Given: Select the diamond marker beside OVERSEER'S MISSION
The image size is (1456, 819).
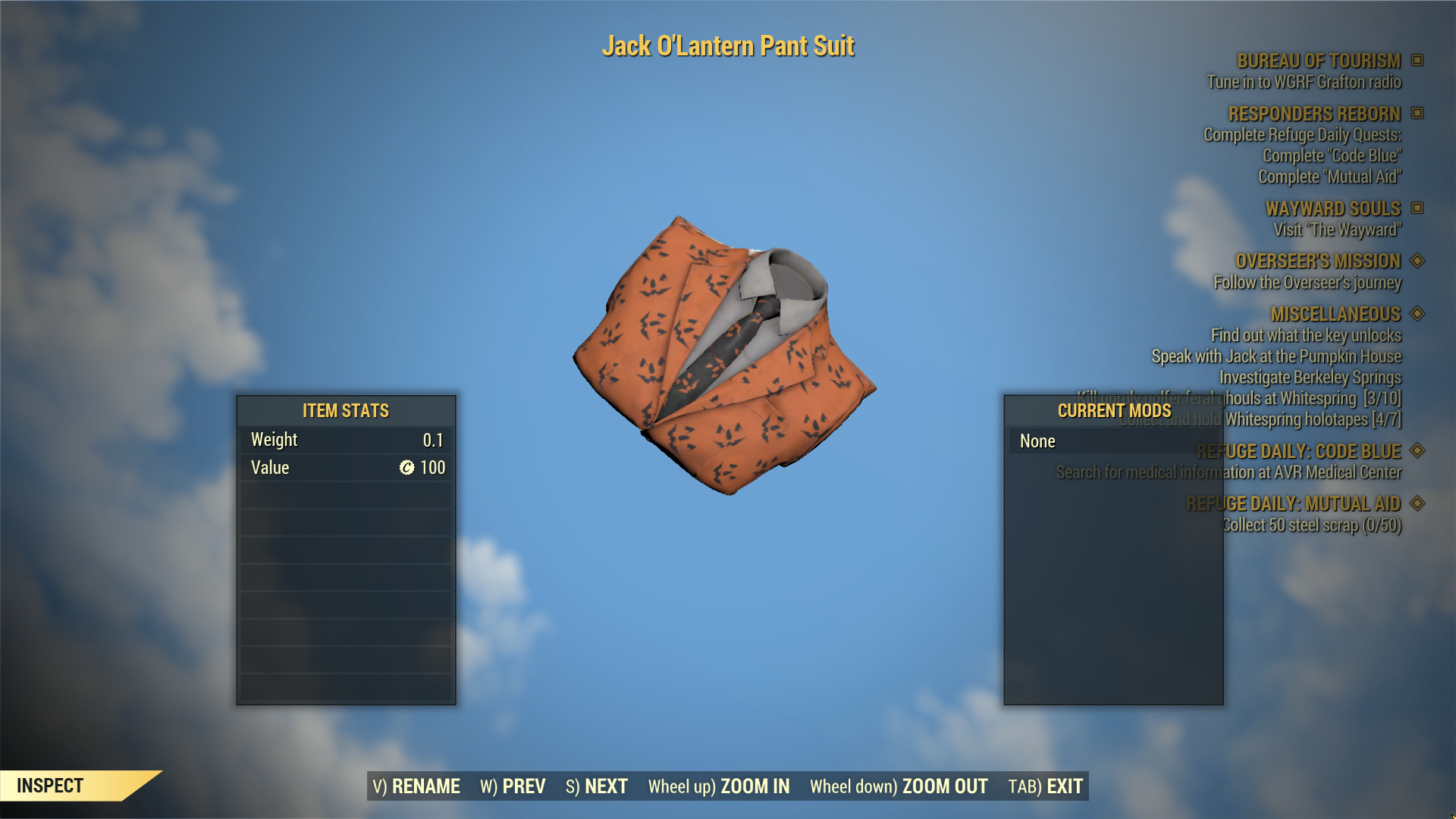Looking at the screenshot, I should [x=1417, y=262].
